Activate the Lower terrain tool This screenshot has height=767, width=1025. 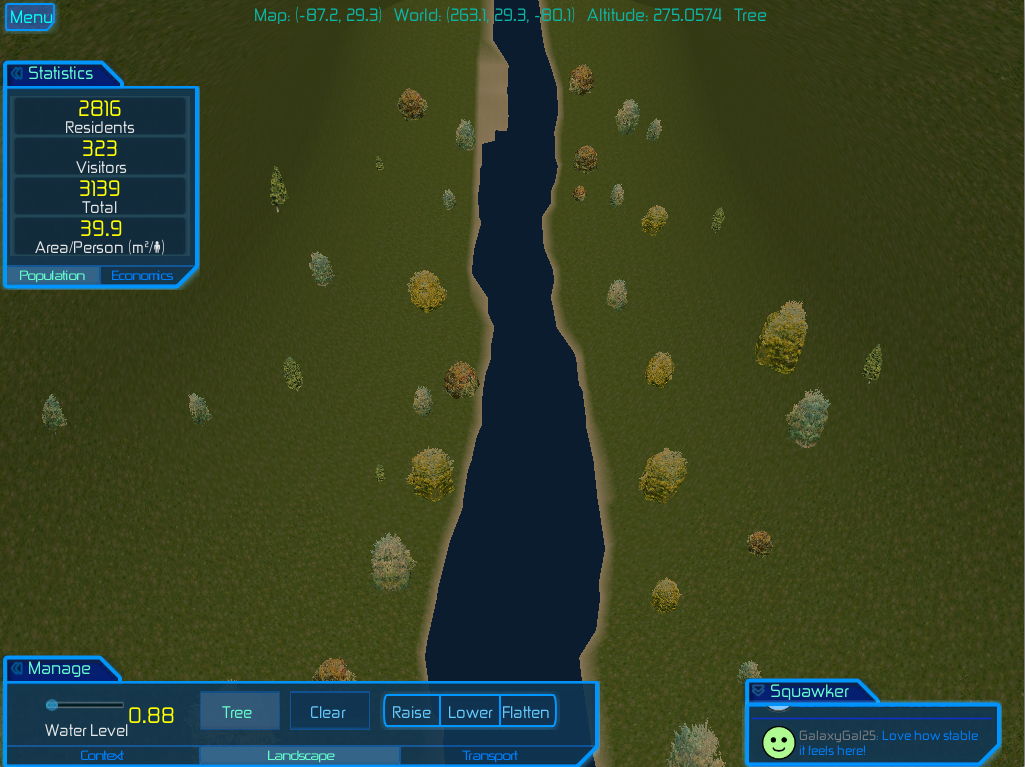coord(470,712)
